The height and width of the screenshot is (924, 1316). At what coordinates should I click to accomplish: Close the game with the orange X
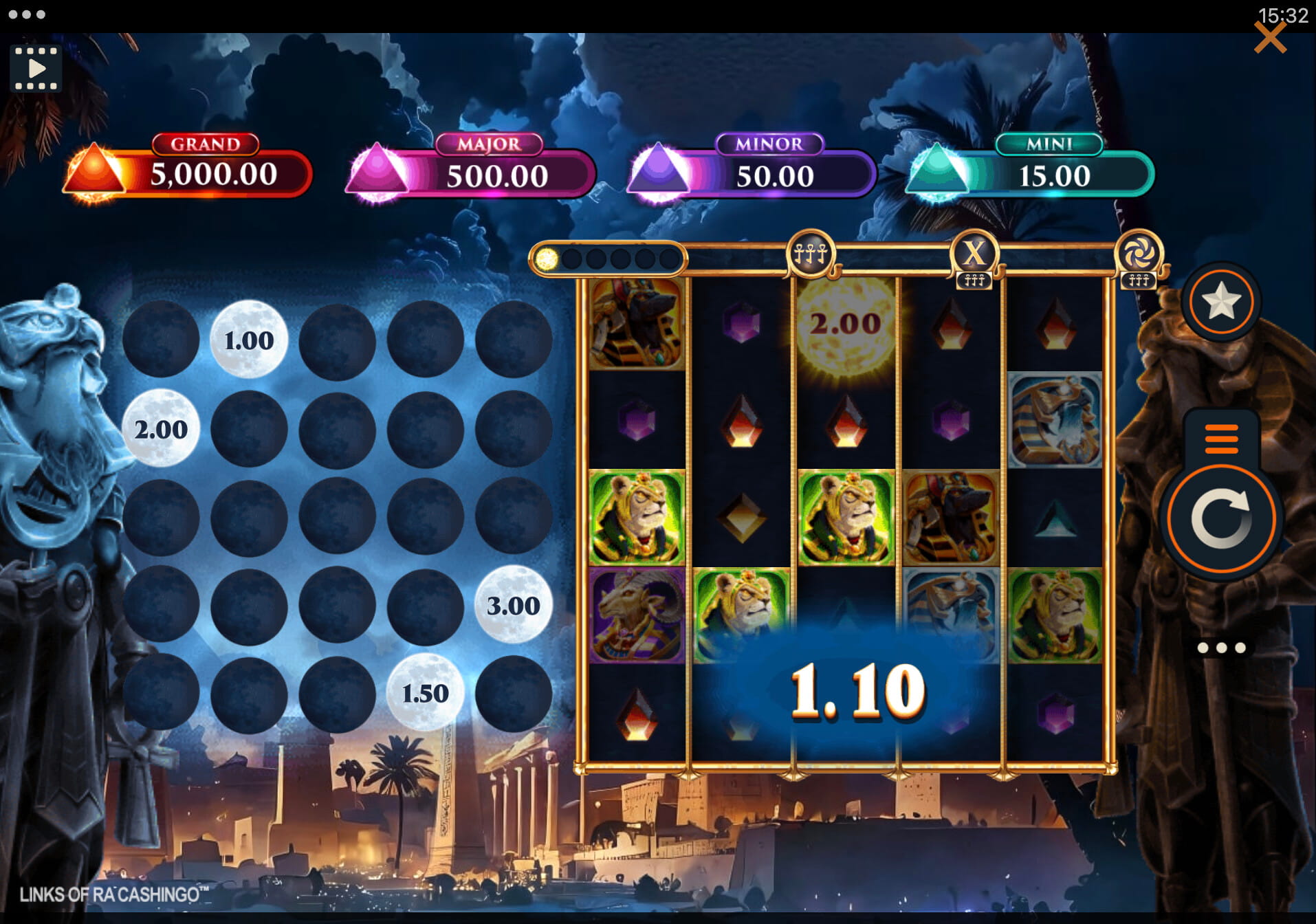pos(1269,38)
